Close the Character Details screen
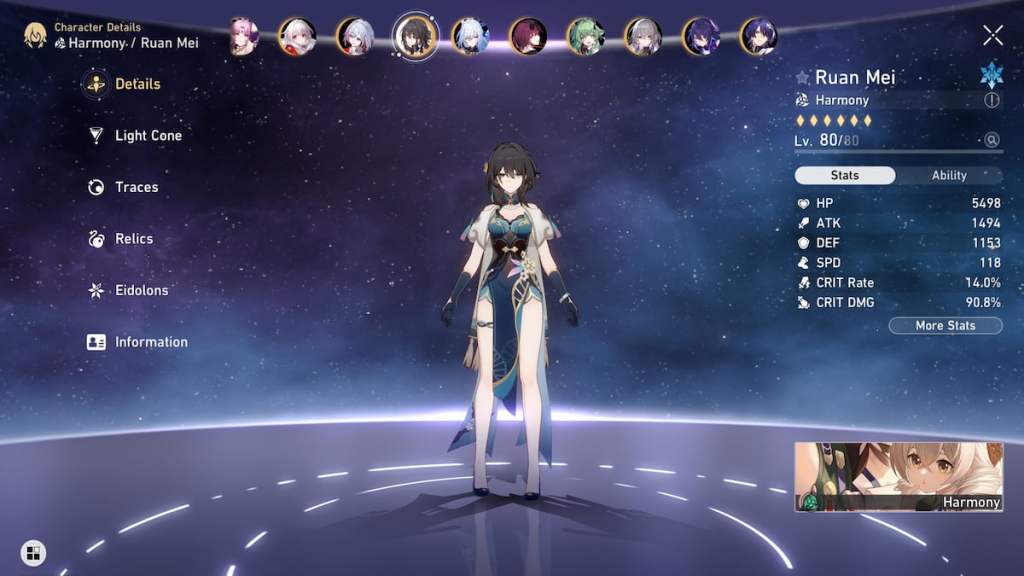Screen dimensions: 1024x576 993,36
